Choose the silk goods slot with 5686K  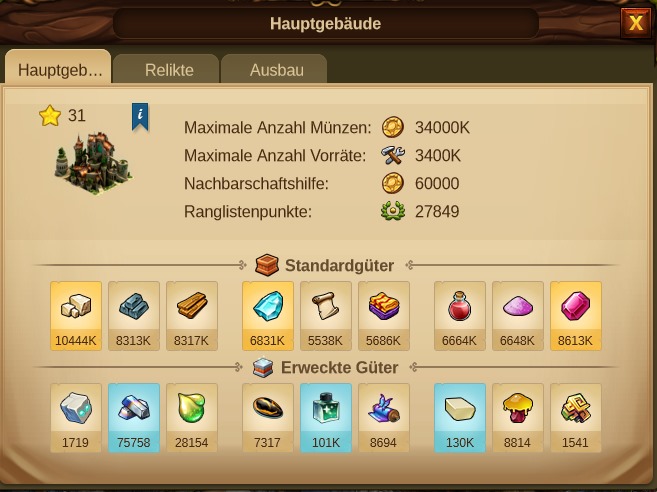[x=384, y=314]
